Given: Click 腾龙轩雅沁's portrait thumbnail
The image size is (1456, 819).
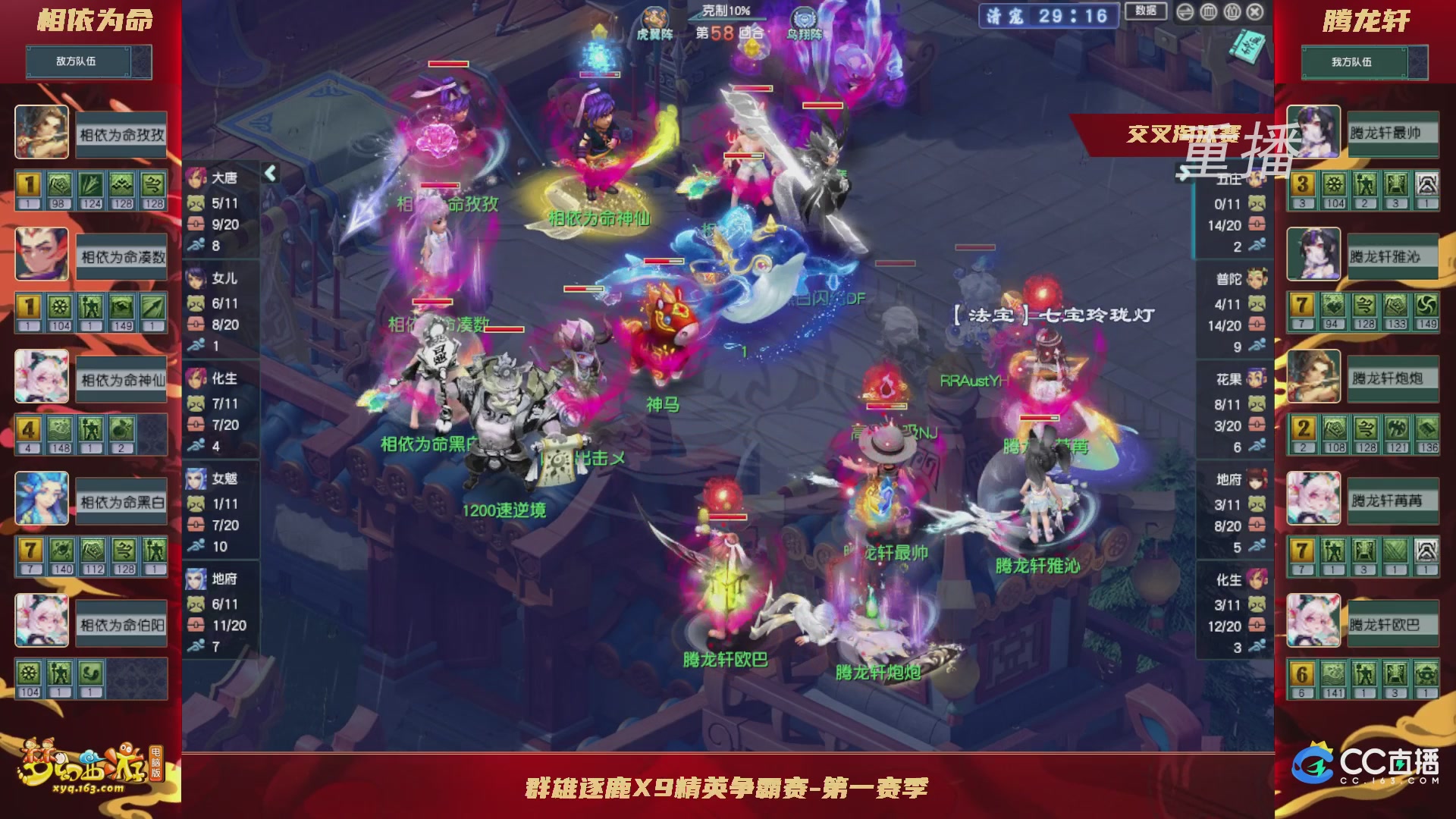Looking at the screenshot, I should (1314, 254).
